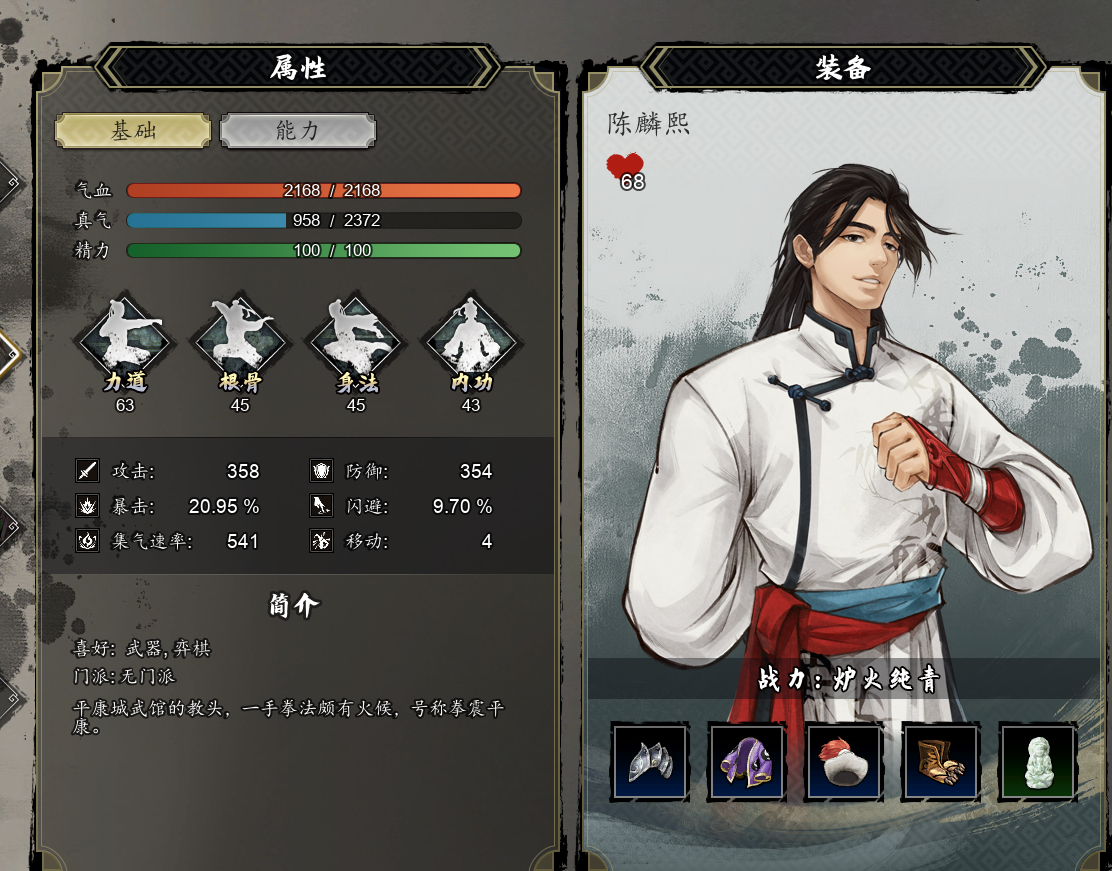Image resolution: width=1112 pixels, height=871 pixels.
Task: Select the 内功 internal power icon
Action: pyautogui.click(x=470, y=343)
